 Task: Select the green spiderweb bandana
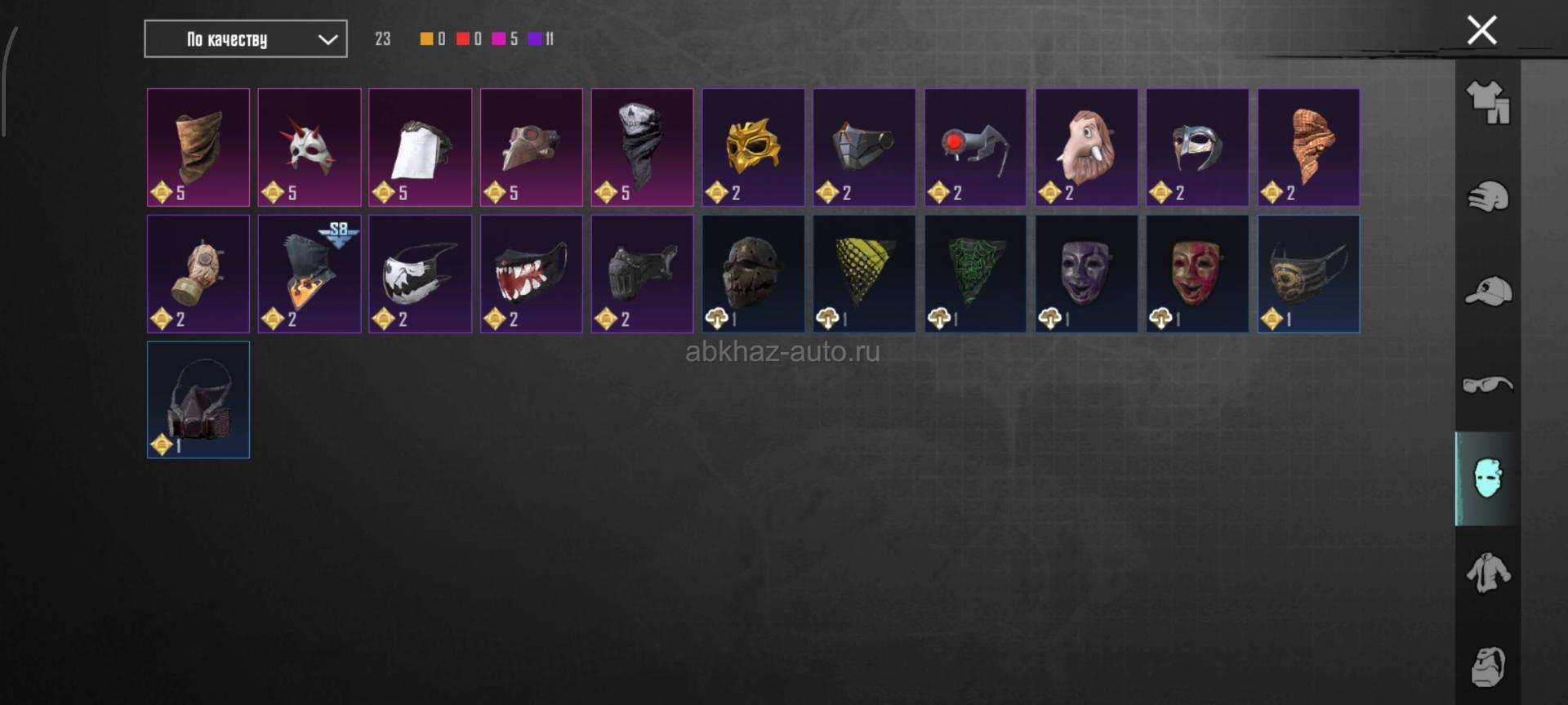[x=975, y=274]
